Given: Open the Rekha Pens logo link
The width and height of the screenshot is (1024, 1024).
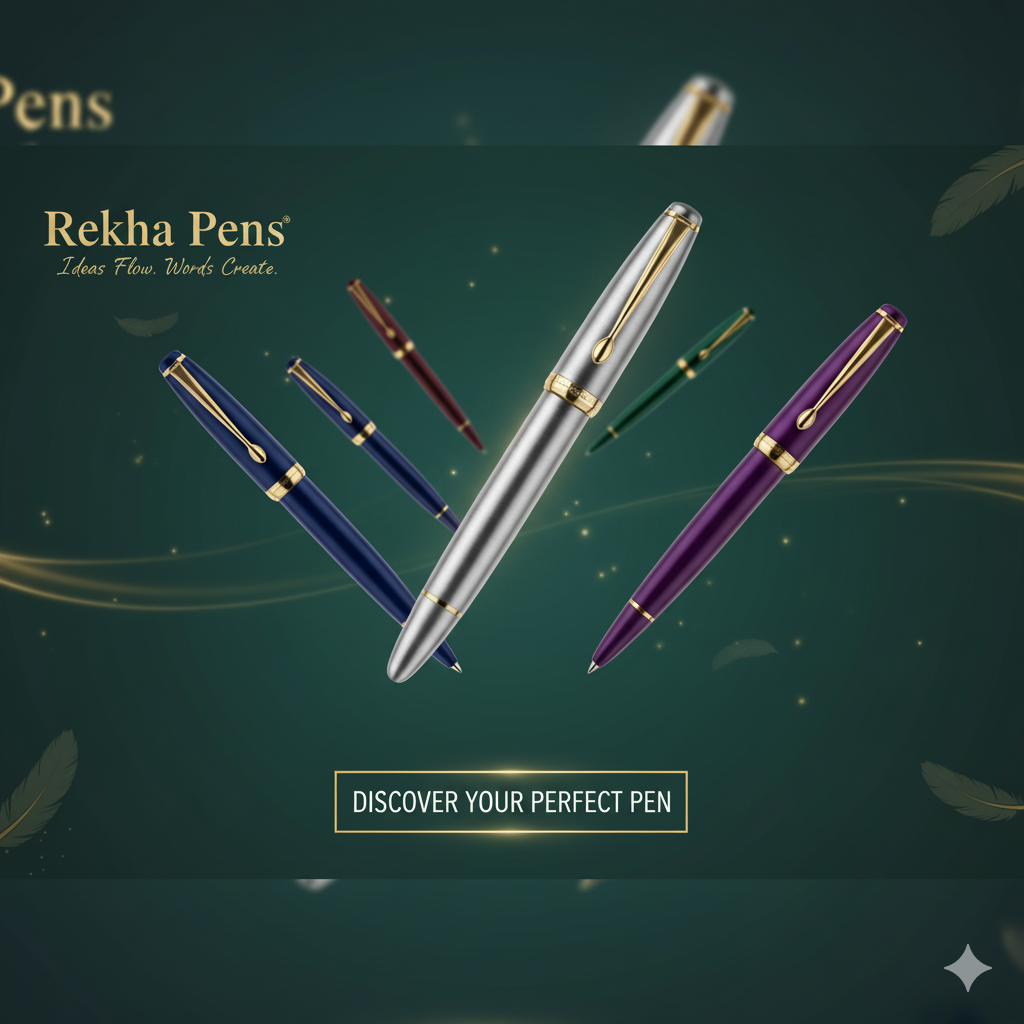Looking at the screenshot, I should click(166, 231).
